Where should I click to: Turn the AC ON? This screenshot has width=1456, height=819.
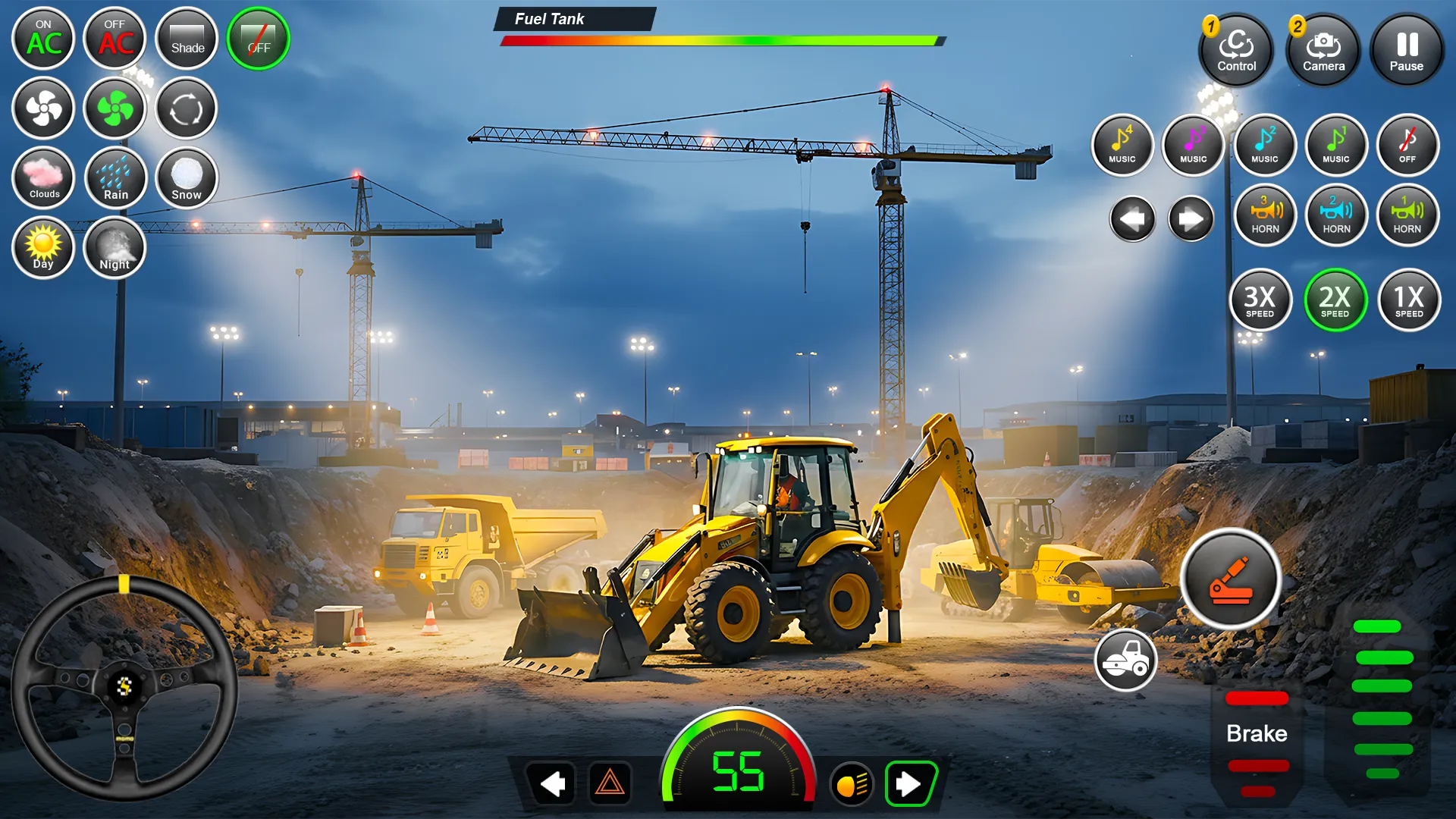(x=43, y=39)
